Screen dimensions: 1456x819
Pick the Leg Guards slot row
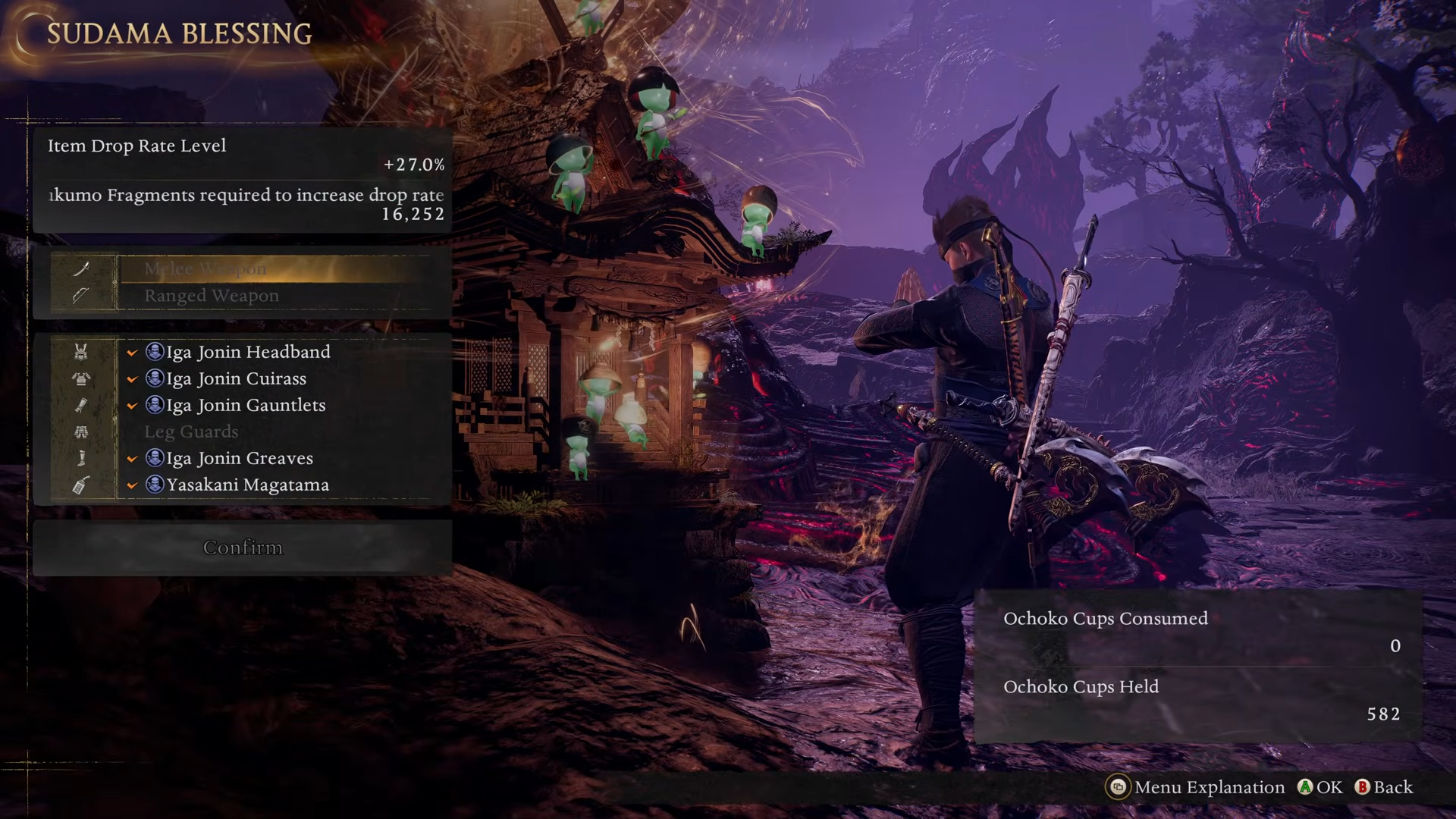click(x=191, y=431)
